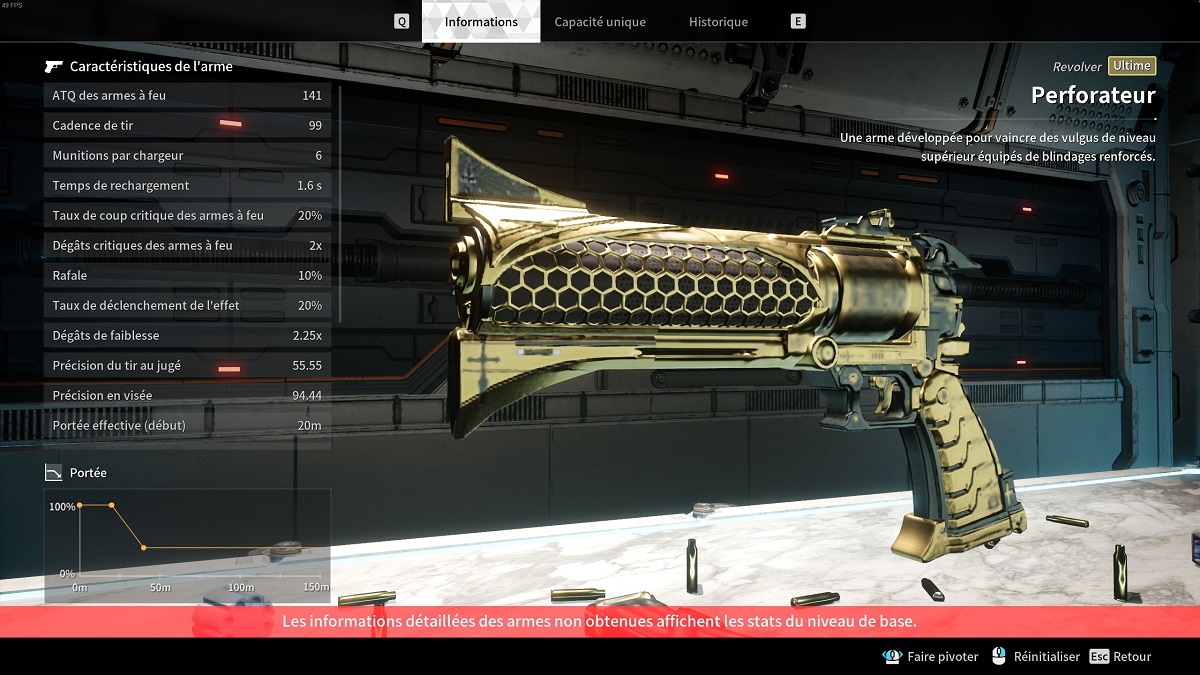
Task: Show the Historique tab
Action: (x=718, y=22)
